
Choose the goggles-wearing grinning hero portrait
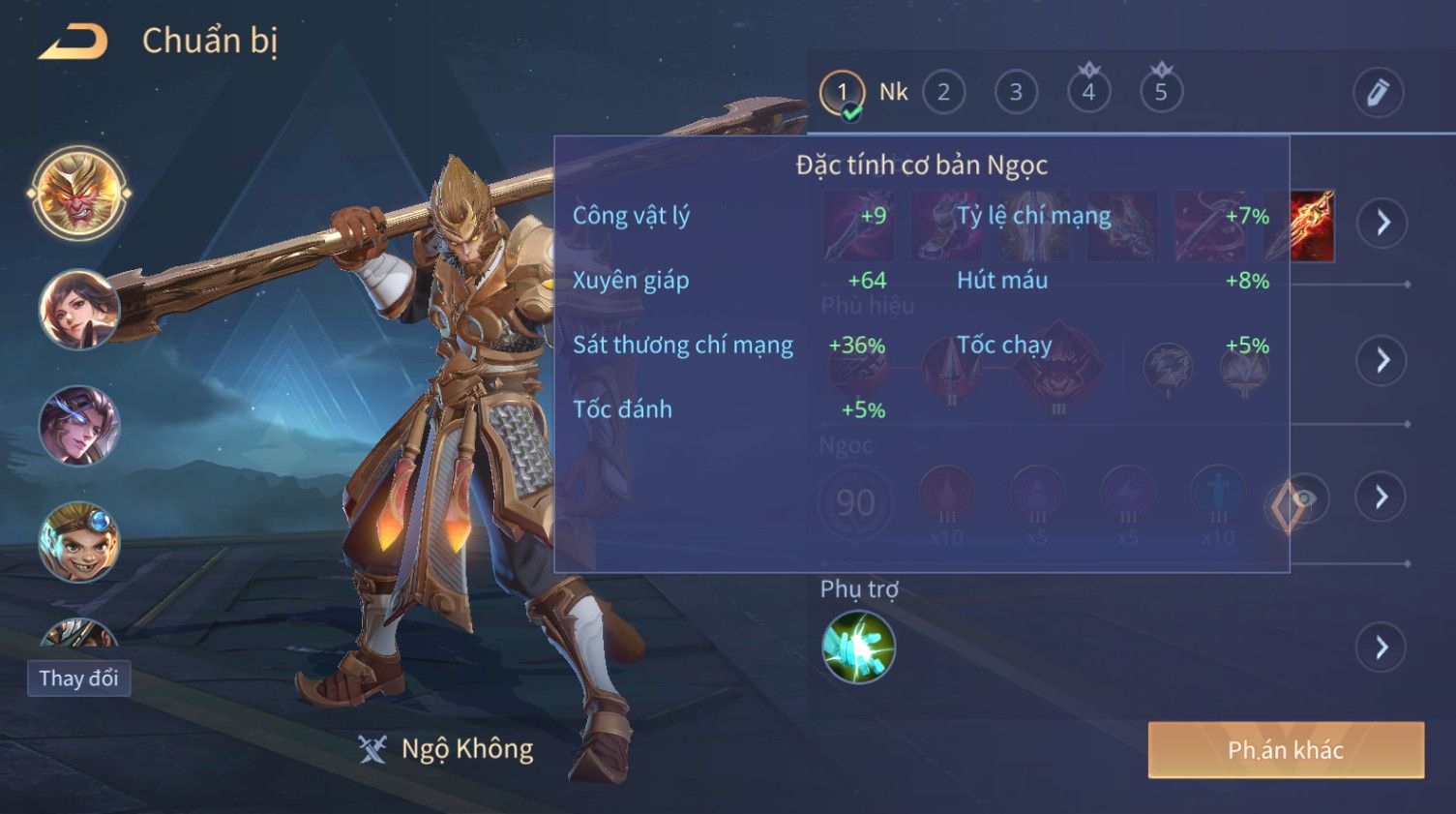tap(79, 542)
